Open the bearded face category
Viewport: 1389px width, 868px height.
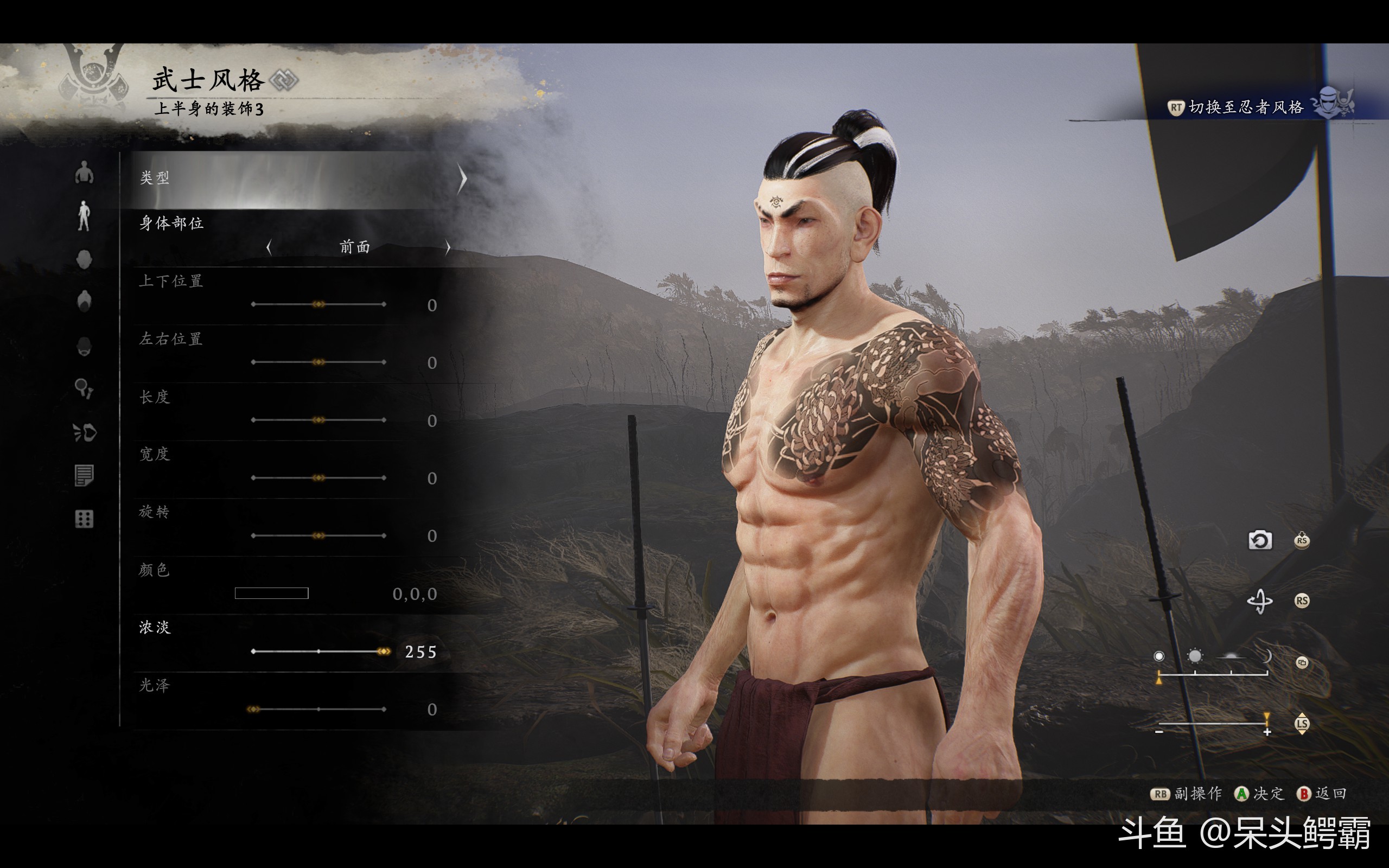[85, 346]
